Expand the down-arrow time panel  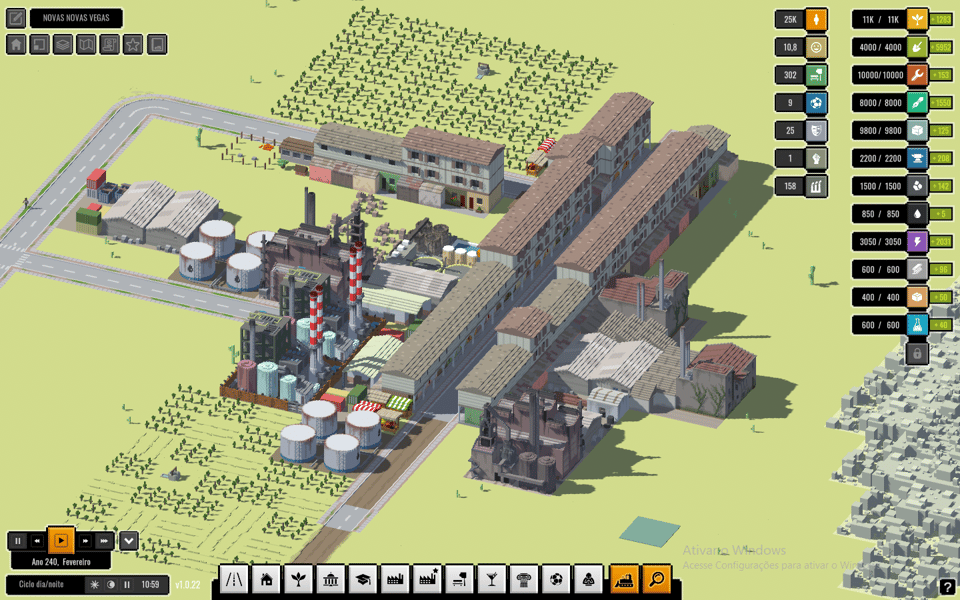coord(129,541)
